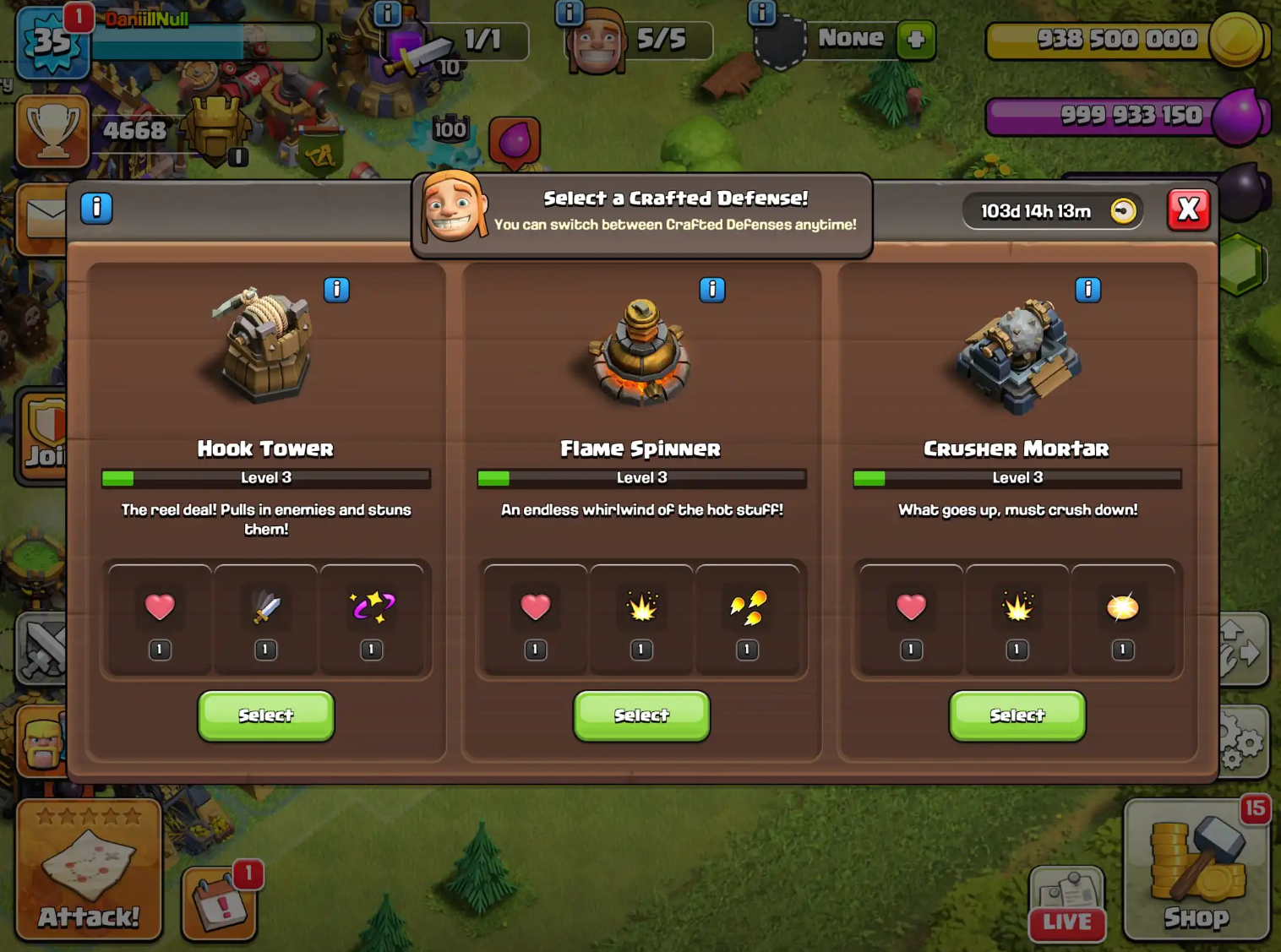Open the settings gears button
The width and height of the screenshot is (1281, 952).
[x=1242, y=742]
